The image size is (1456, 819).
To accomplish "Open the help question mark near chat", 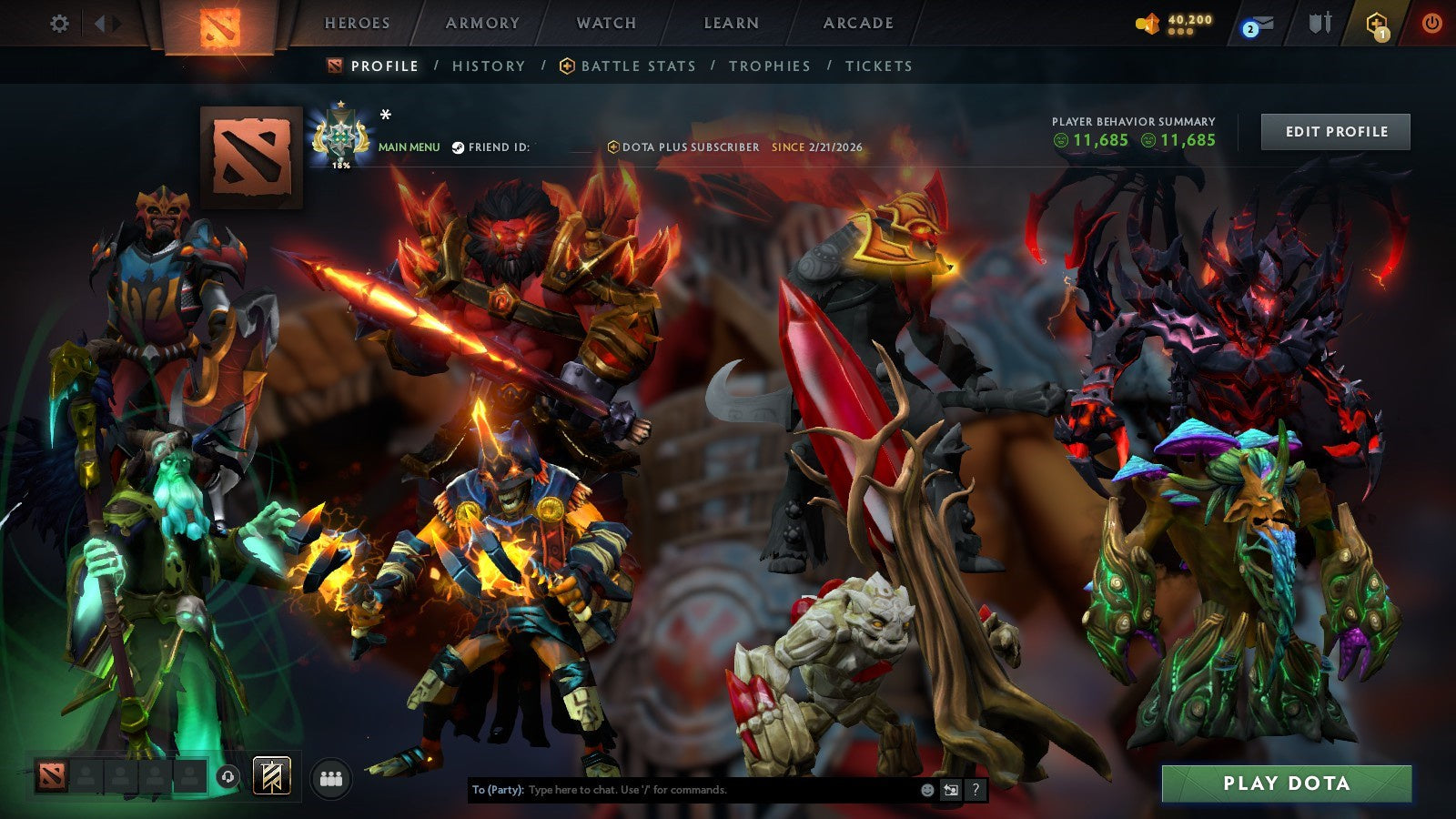I will [976, 790].
